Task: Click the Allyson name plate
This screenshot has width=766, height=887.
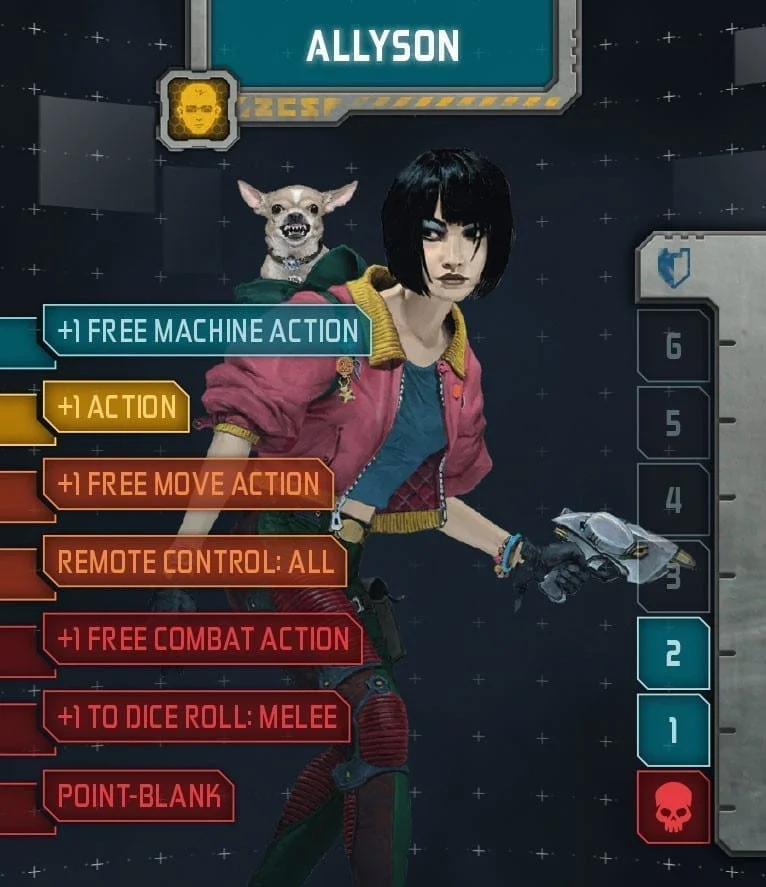Action: [382, 45]
